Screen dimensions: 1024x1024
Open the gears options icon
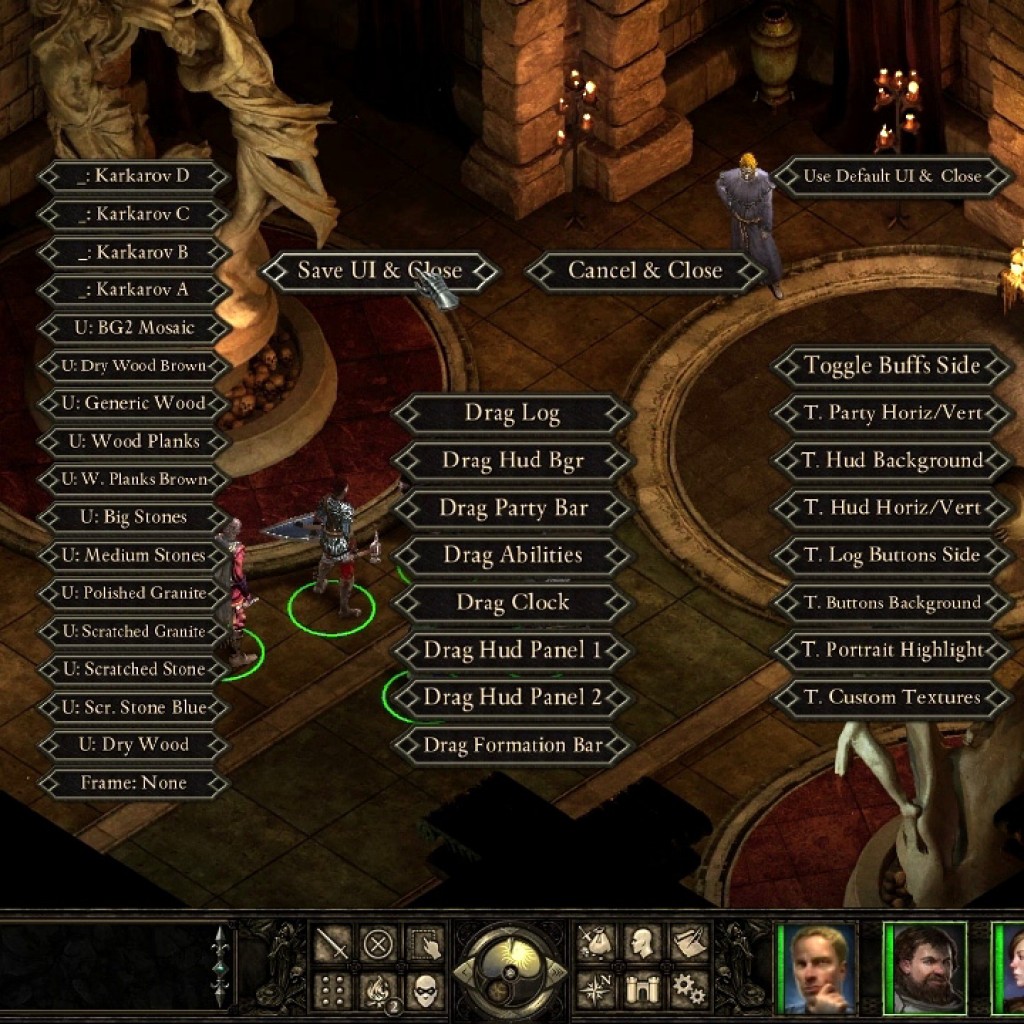pos(688,989)
